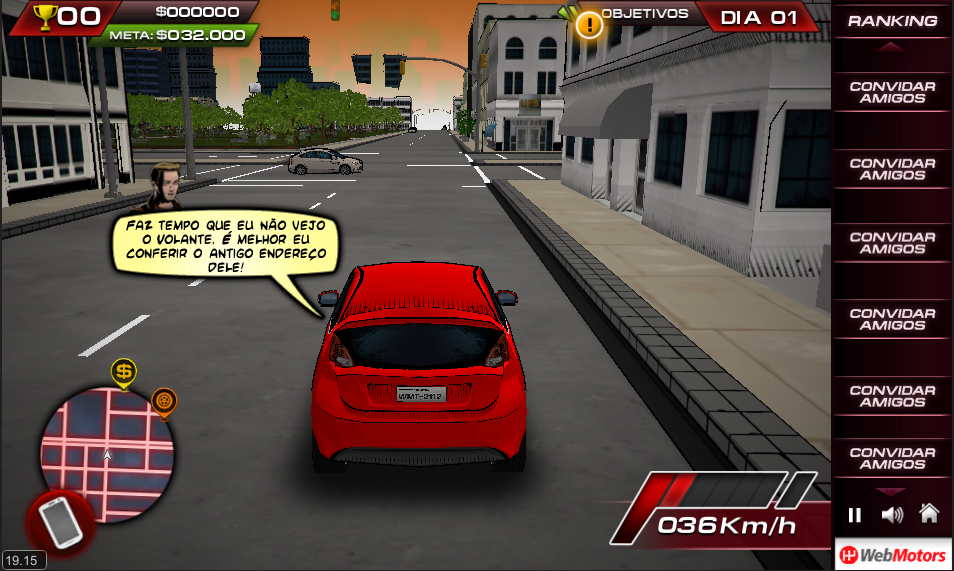The image size is (954, 571).
Task: Click the gold trophy icon
Action: pyautogui.click(x=45, y=15)
